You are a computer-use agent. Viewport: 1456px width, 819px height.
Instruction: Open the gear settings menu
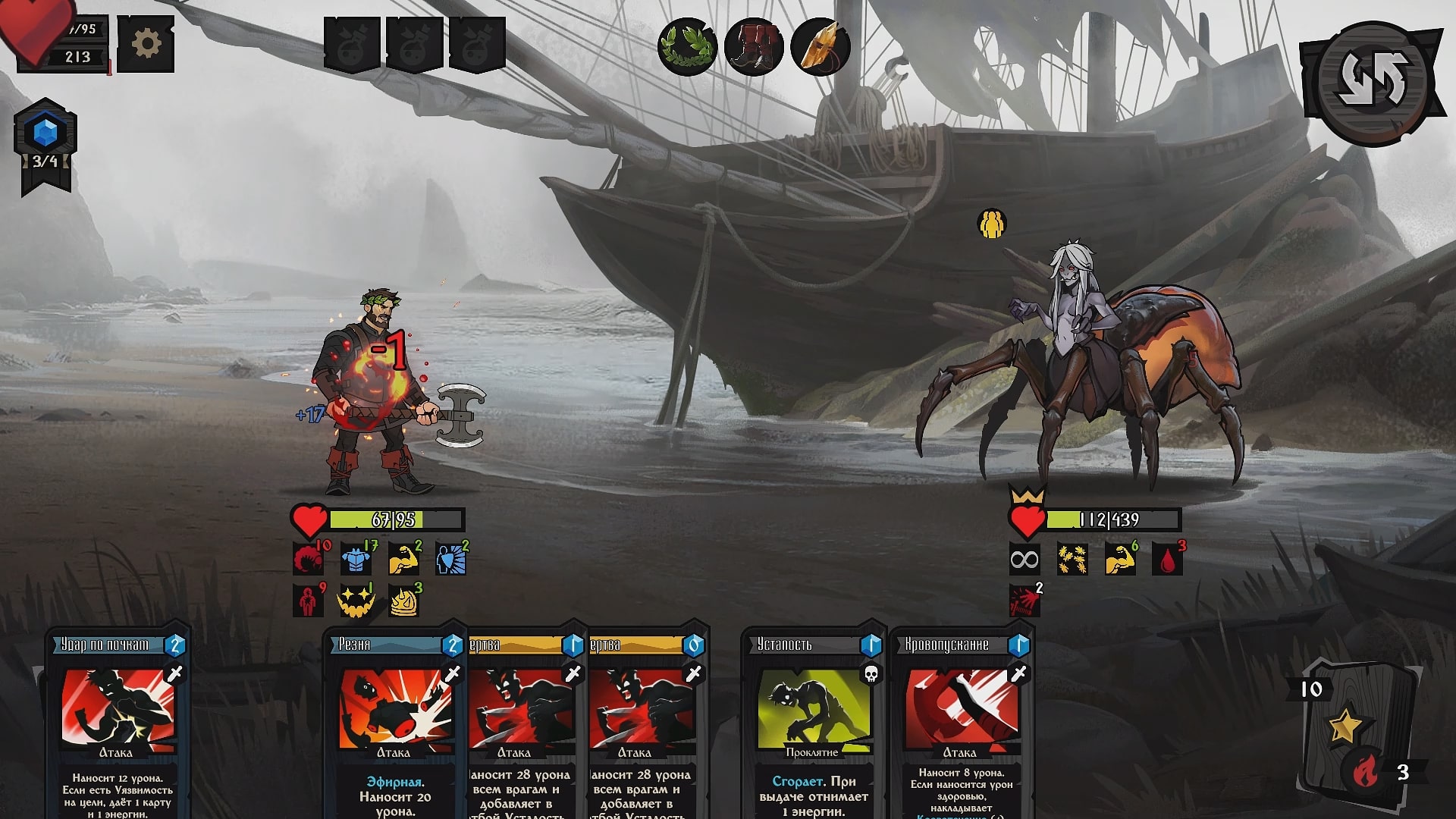pyautogui.click(x=146, y=44)
